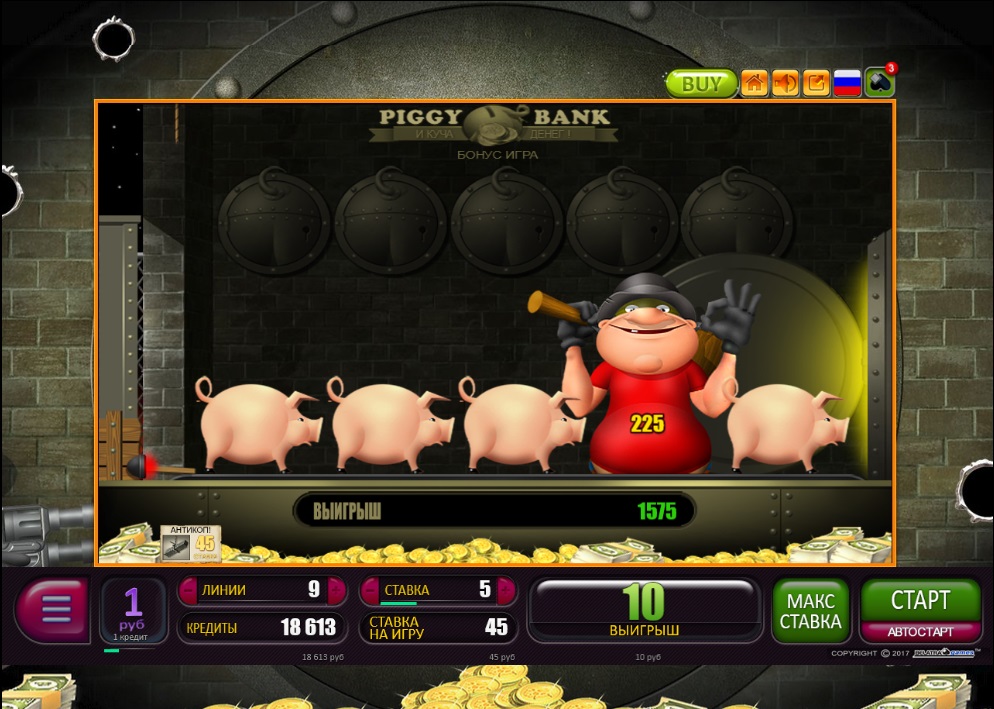This screenshot has width=994, height=709.
Task: Raise the СТАВКА bet value
Action: pyautogui.click(x=509, y=590)
